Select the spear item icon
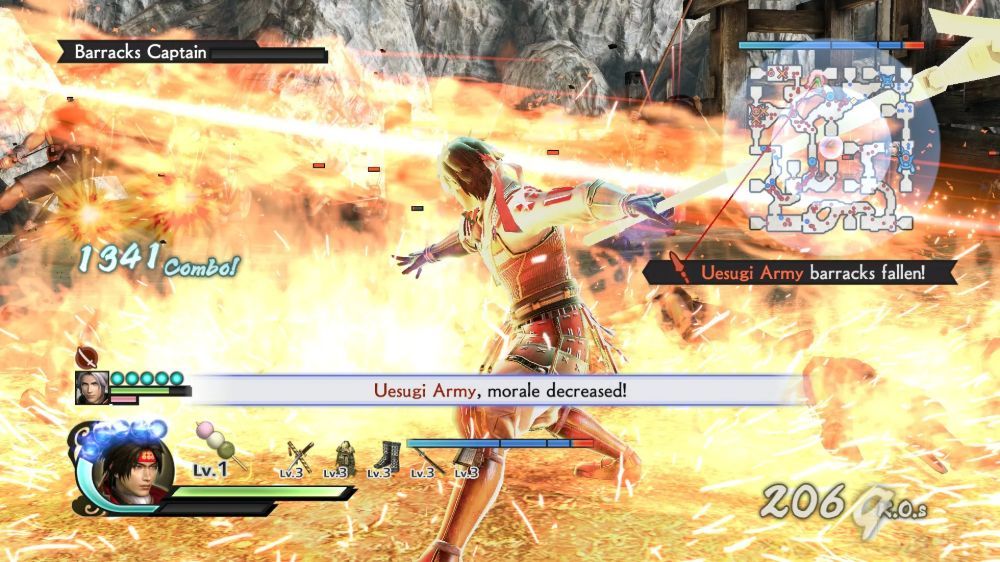 [x=426, y=457]
